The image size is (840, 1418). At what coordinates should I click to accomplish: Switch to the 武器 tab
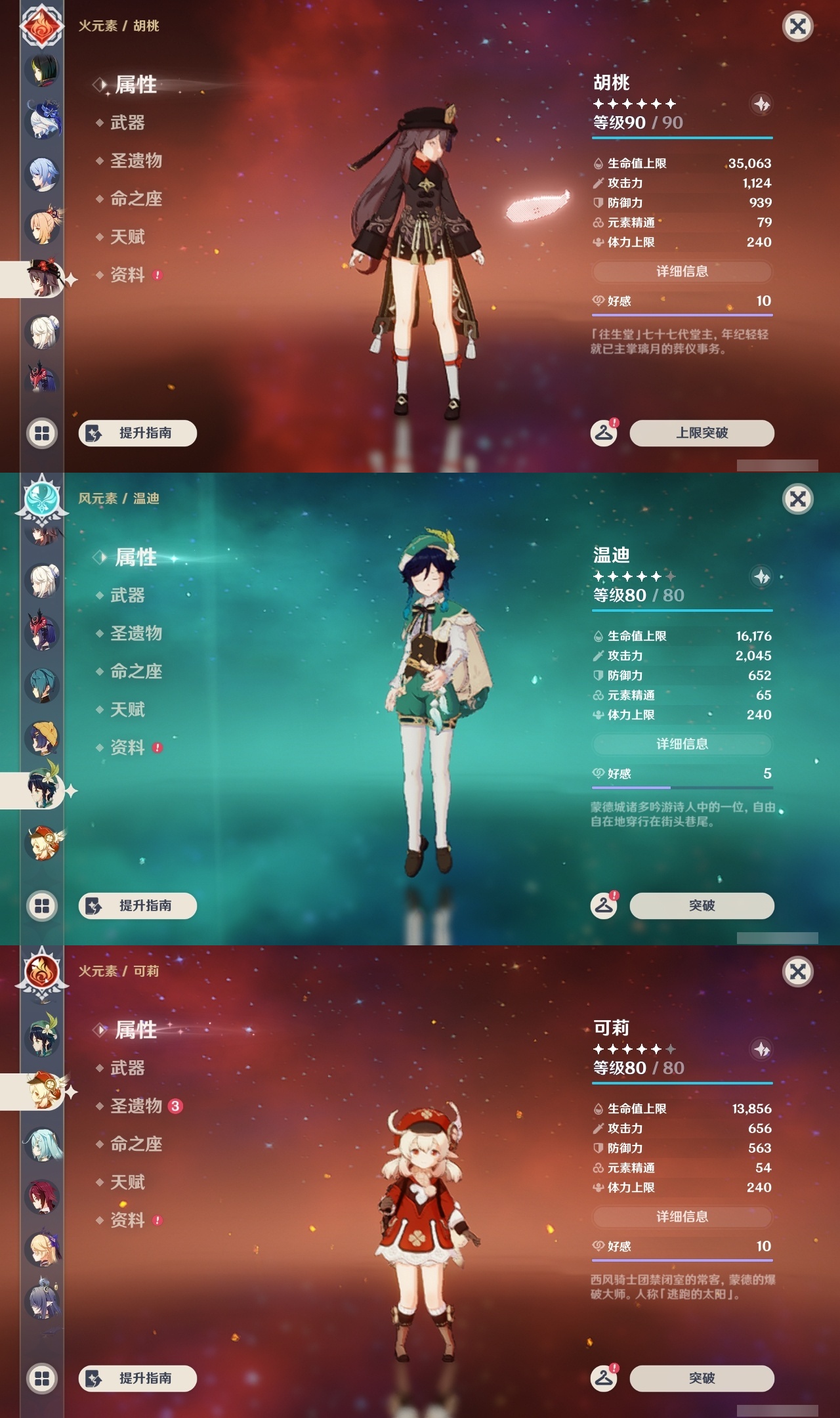coord(128,123)
